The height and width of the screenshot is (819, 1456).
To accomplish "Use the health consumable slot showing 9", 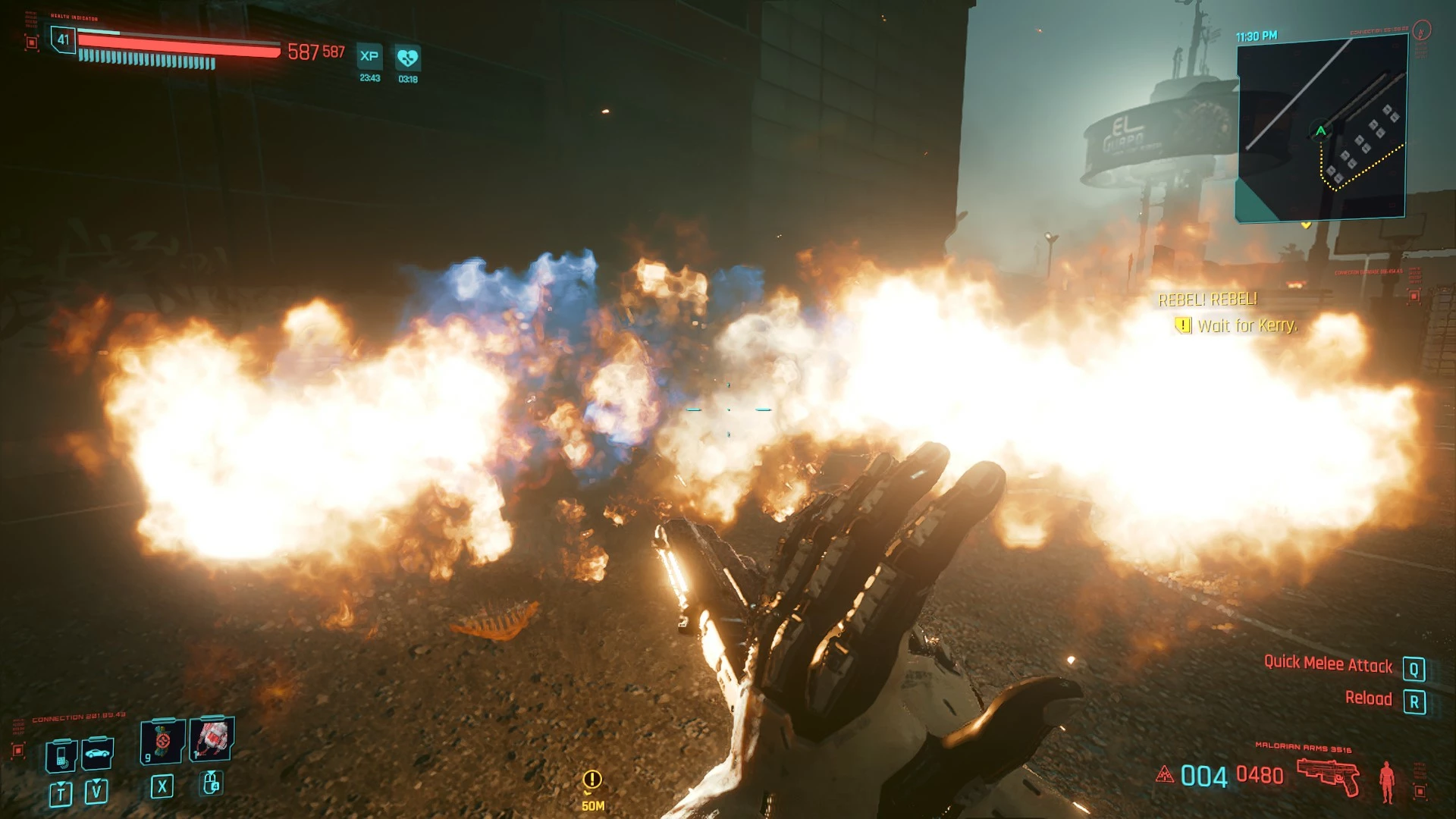I will coord(162,742).
